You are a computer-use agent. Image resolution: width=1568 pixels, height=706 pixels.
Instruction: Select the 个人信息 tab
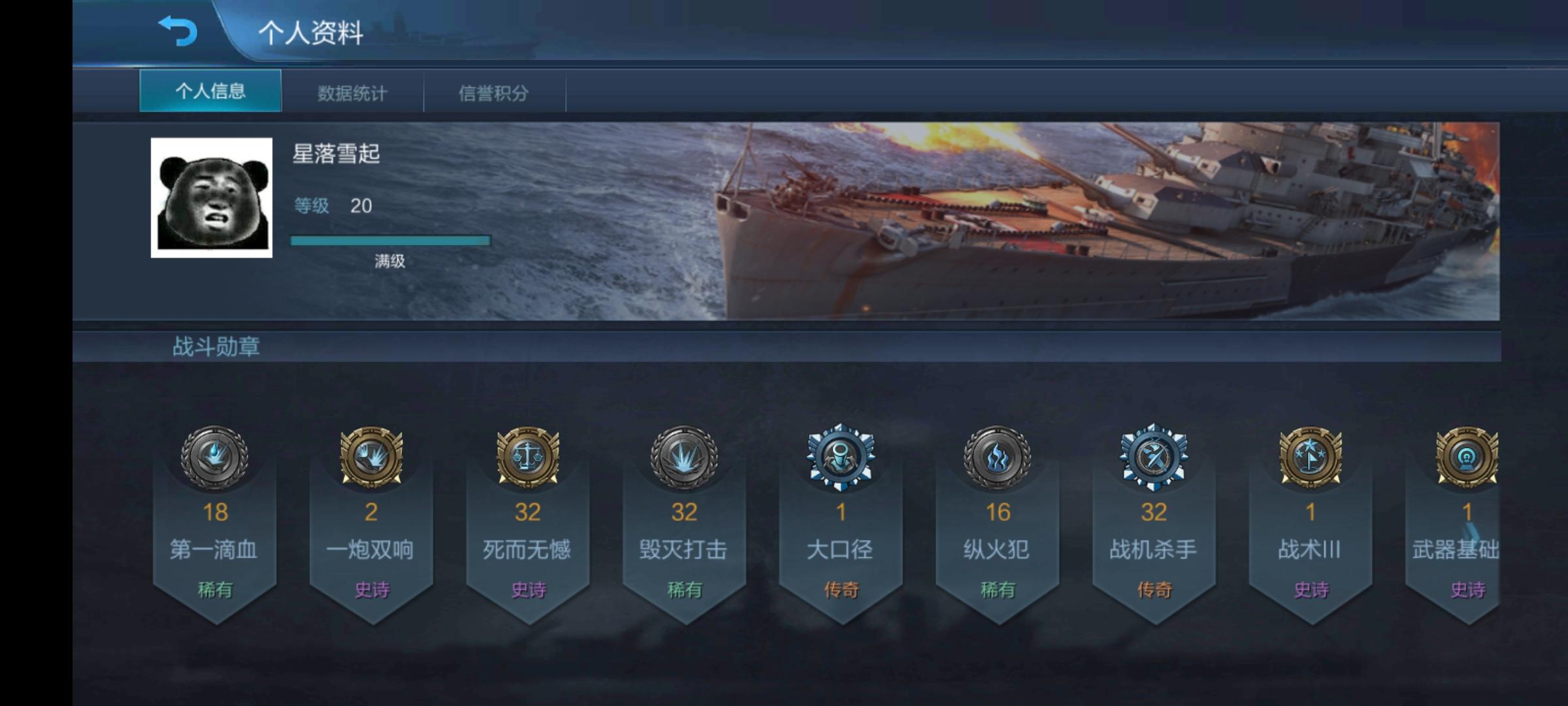click(x=210, y=93)
